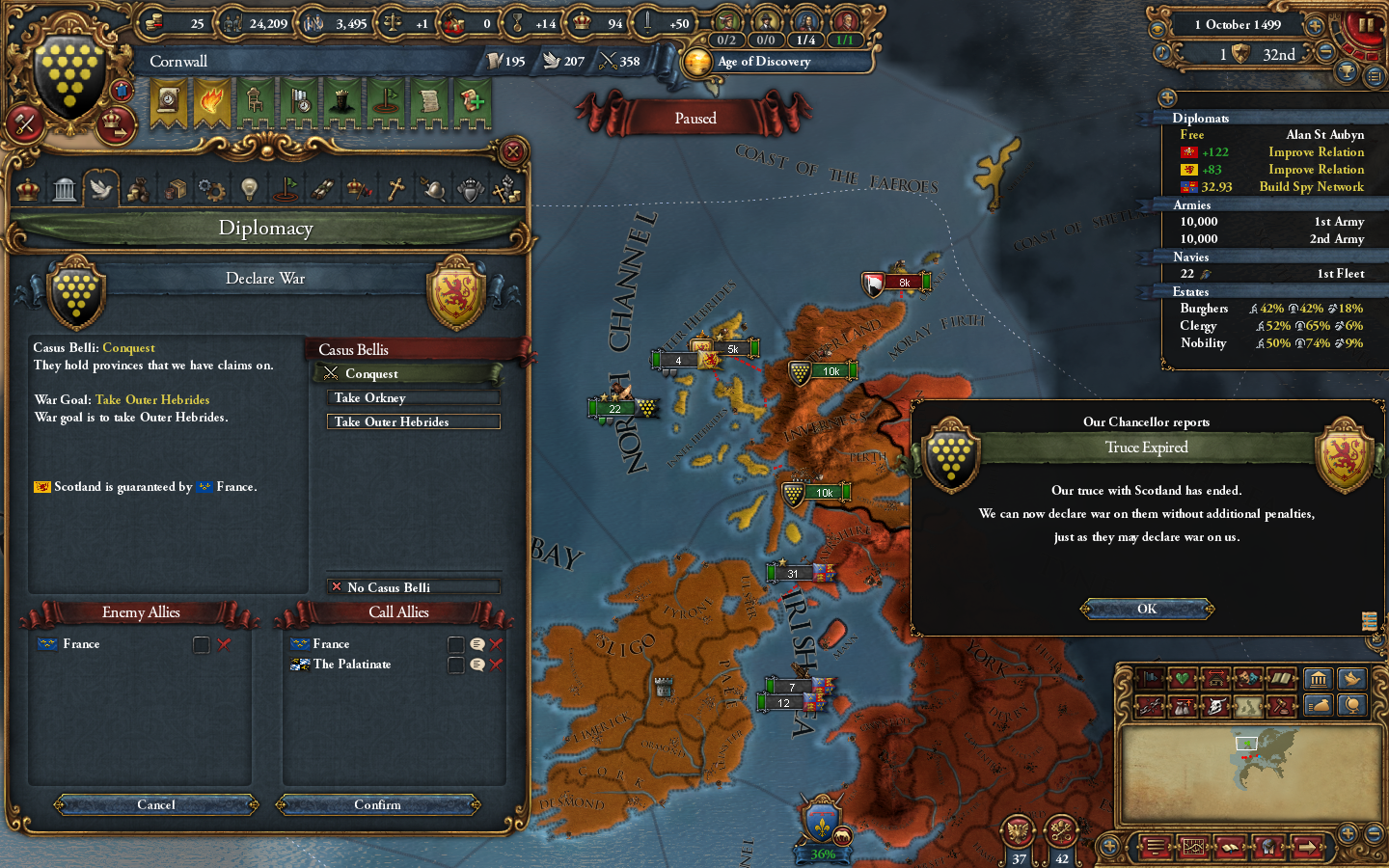Switch to terrain map mode
The width and height of the screenshot is (1389, 868).
[1247, 705]
